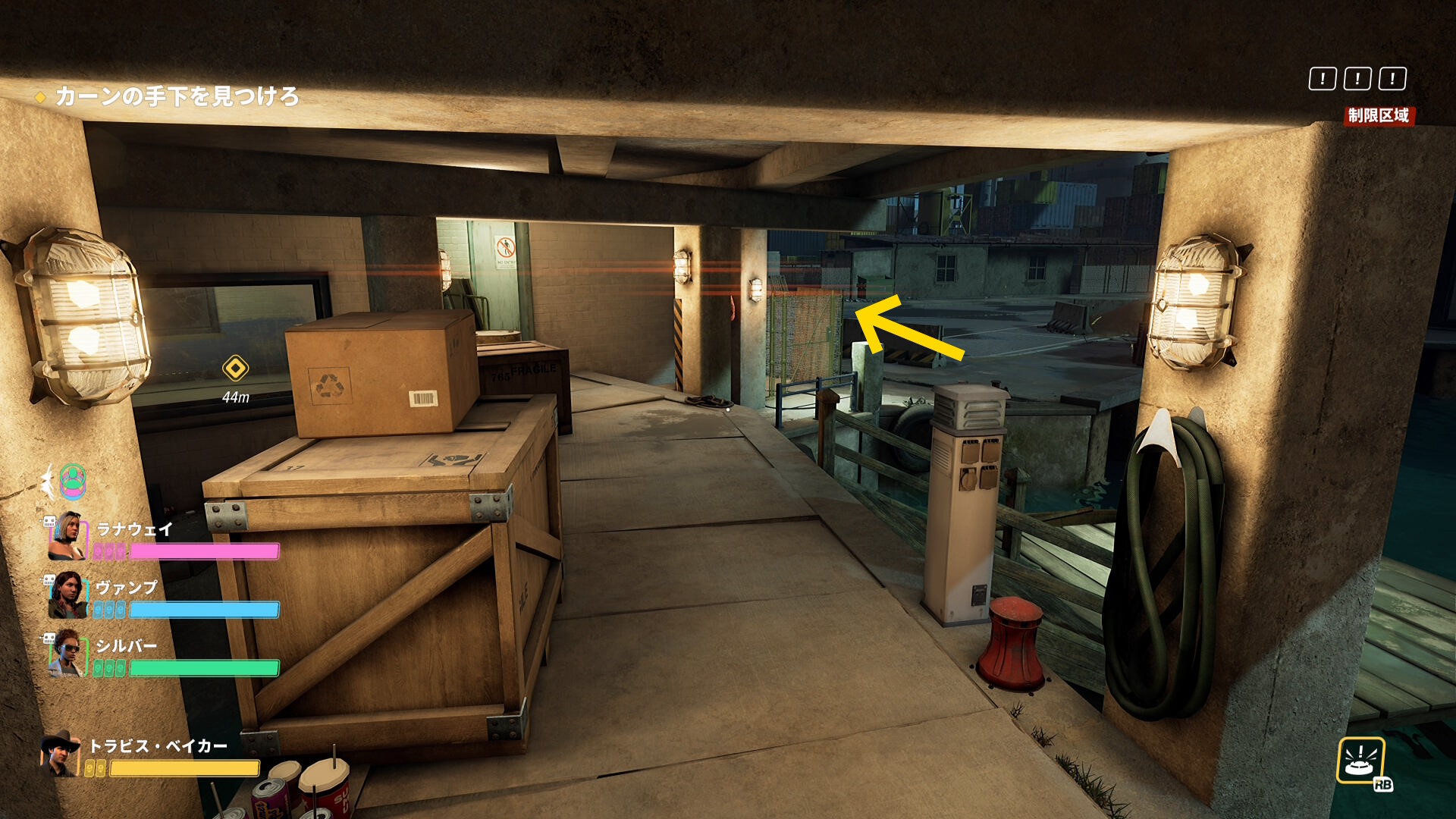Activate the alarm siren ability icon
Image resolution: width=1456 pixels, height=819 pixels.
click(x=1361, y=761)
